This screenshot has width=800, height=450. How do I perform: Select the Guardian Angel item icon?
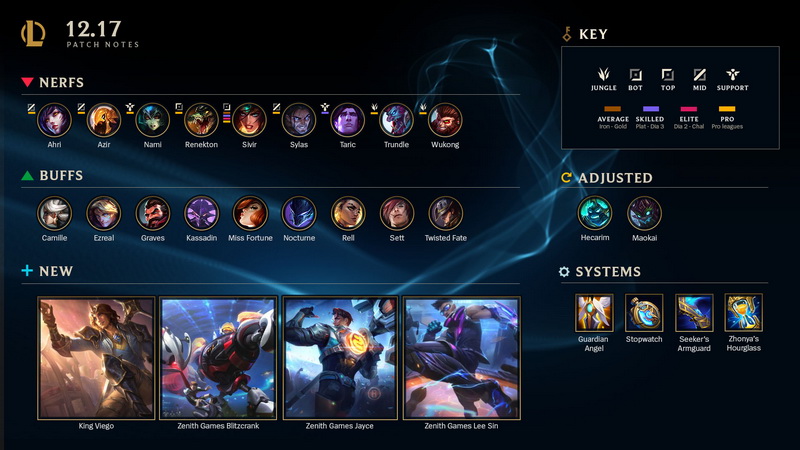click(x=594, y=312)
